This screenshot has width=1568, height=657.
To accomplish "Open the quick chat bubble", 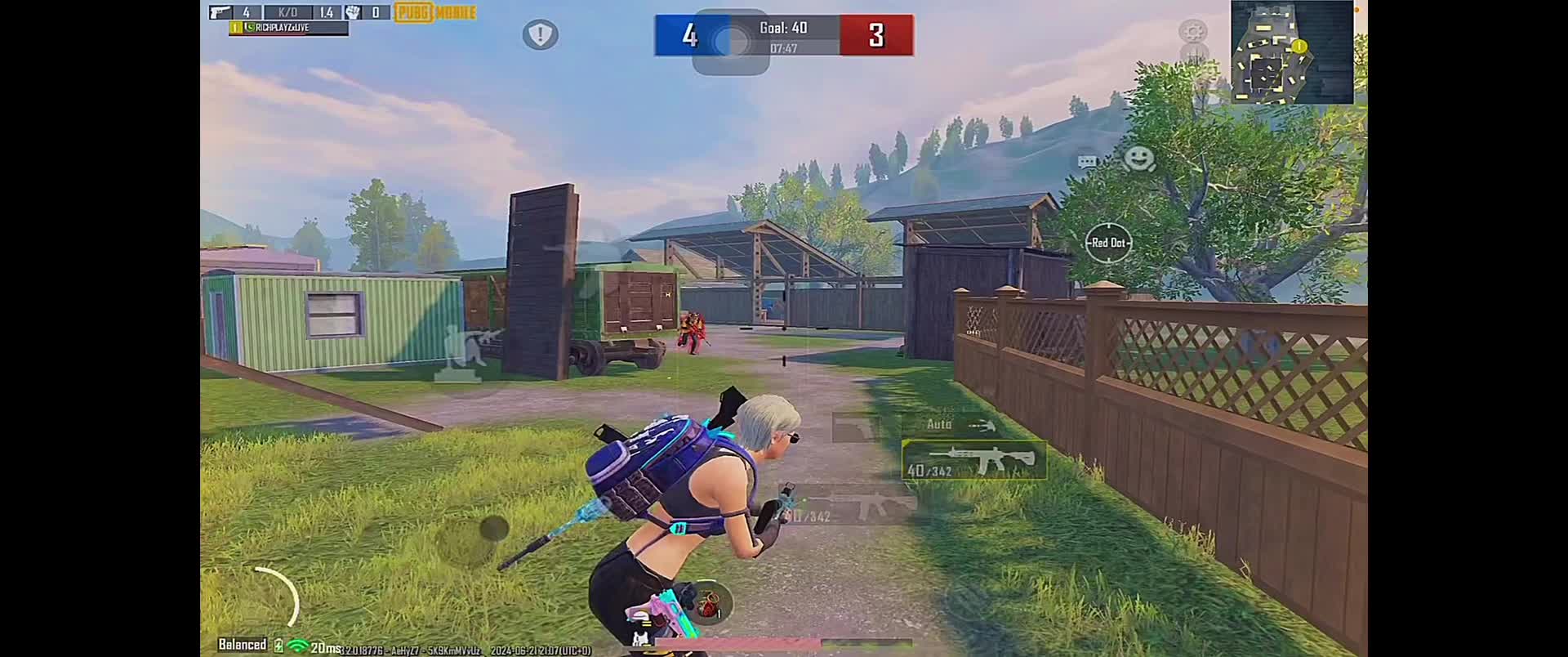I will [1088, 162].
